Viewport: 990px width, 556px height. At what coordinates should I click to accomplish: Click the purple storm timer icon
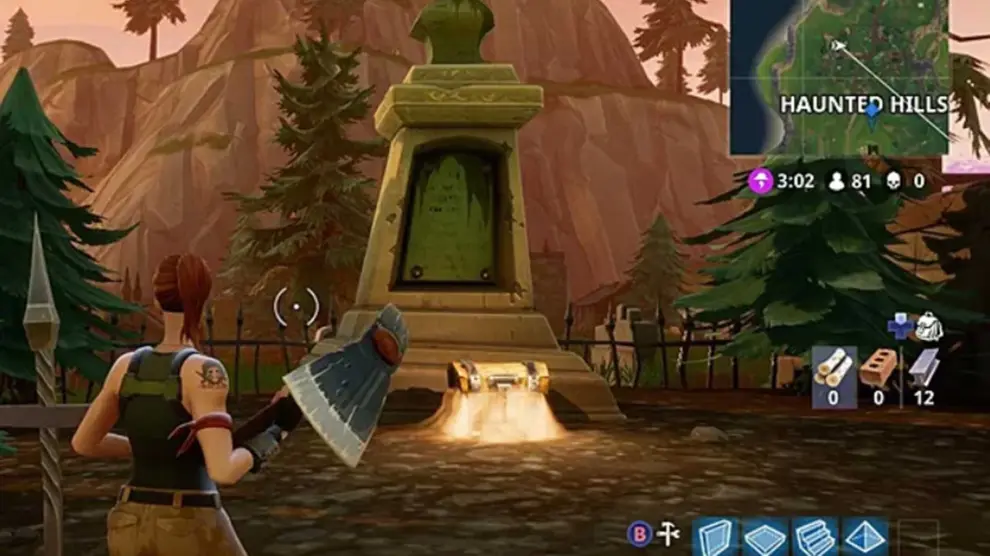click(761, 182)
